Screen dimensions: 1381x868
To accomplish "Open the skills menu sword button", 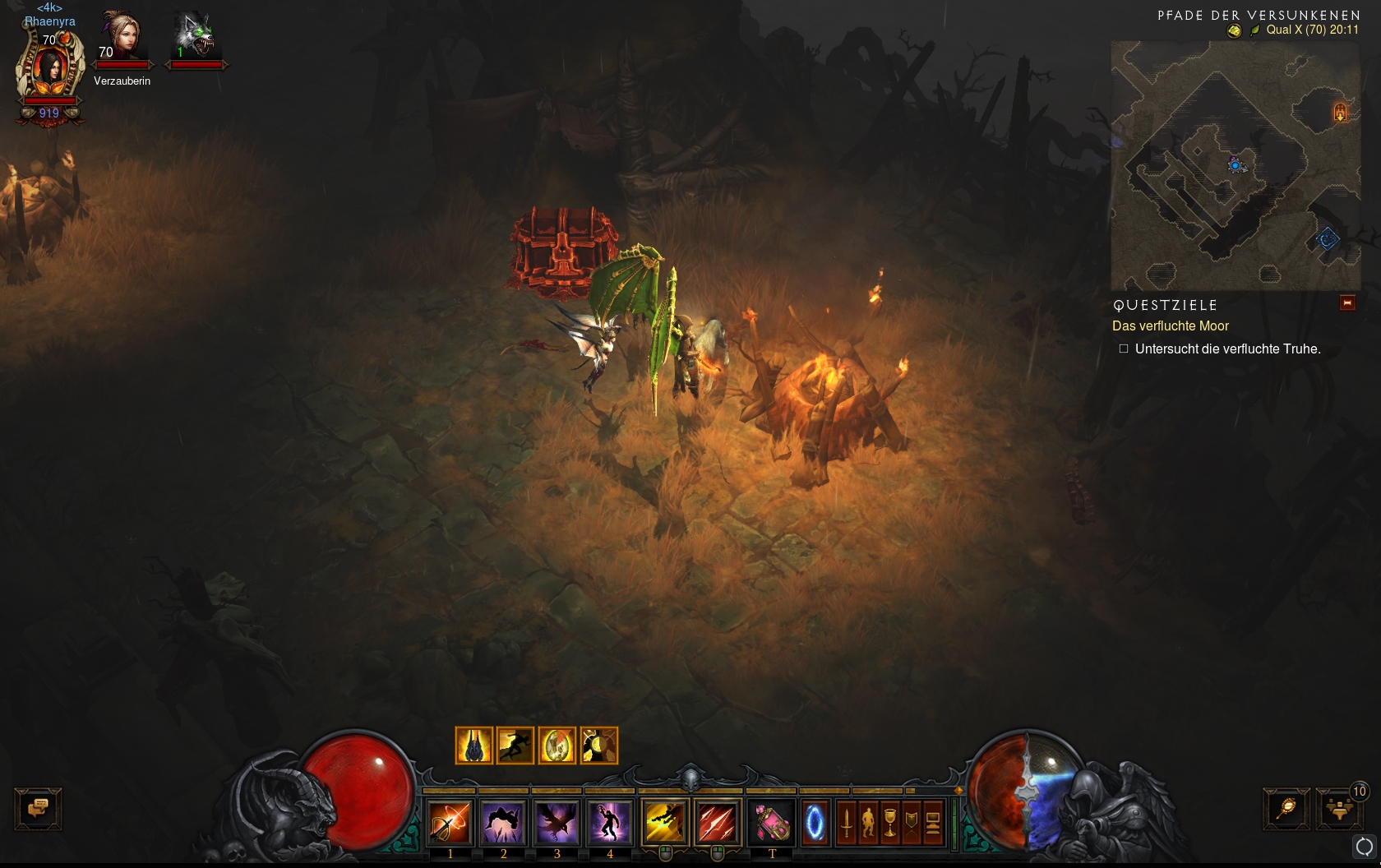I will pyautogui.click(x=846, y=821).
